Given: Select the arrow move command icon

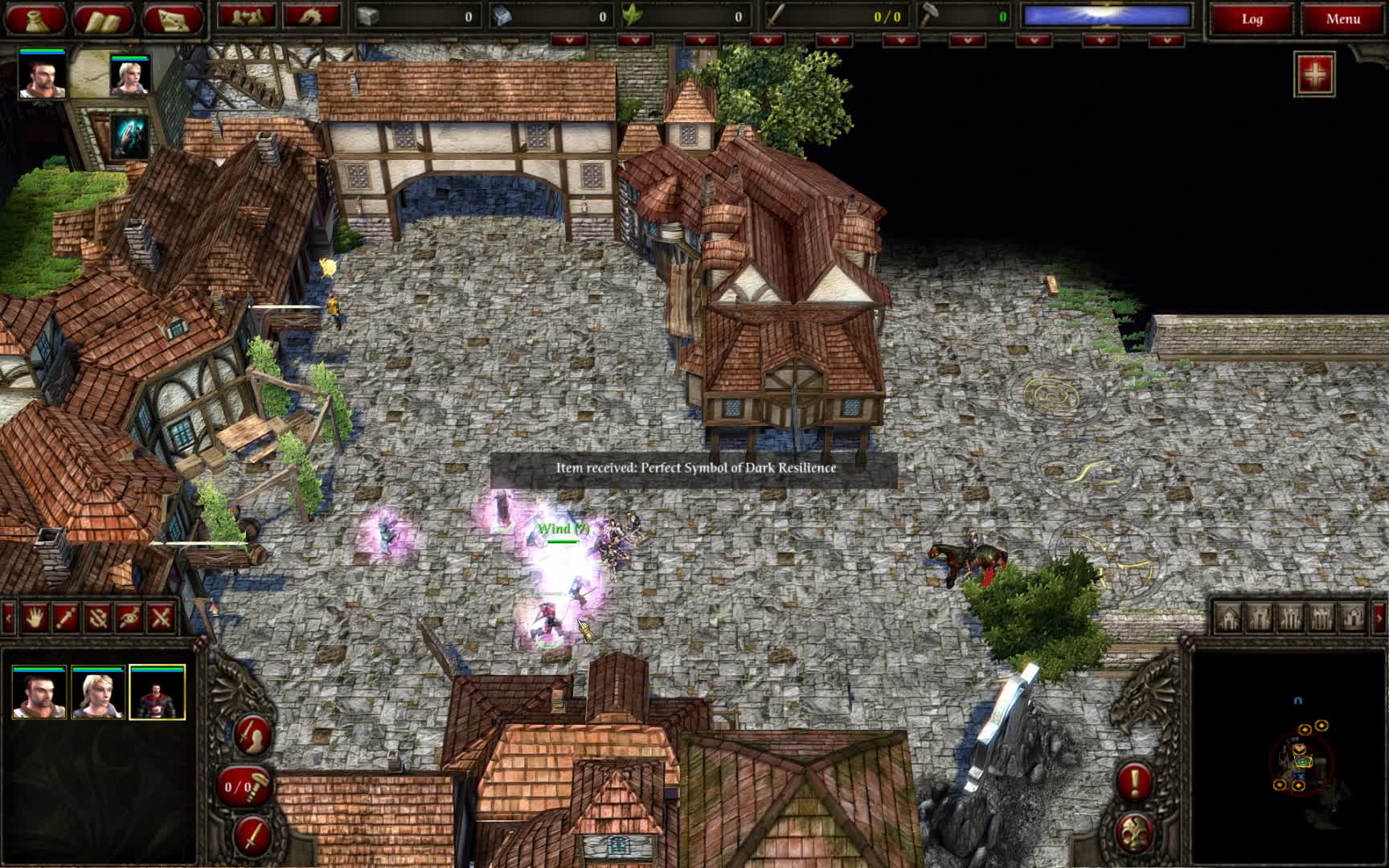Looking at the screenshot, I should coord(65,617).
